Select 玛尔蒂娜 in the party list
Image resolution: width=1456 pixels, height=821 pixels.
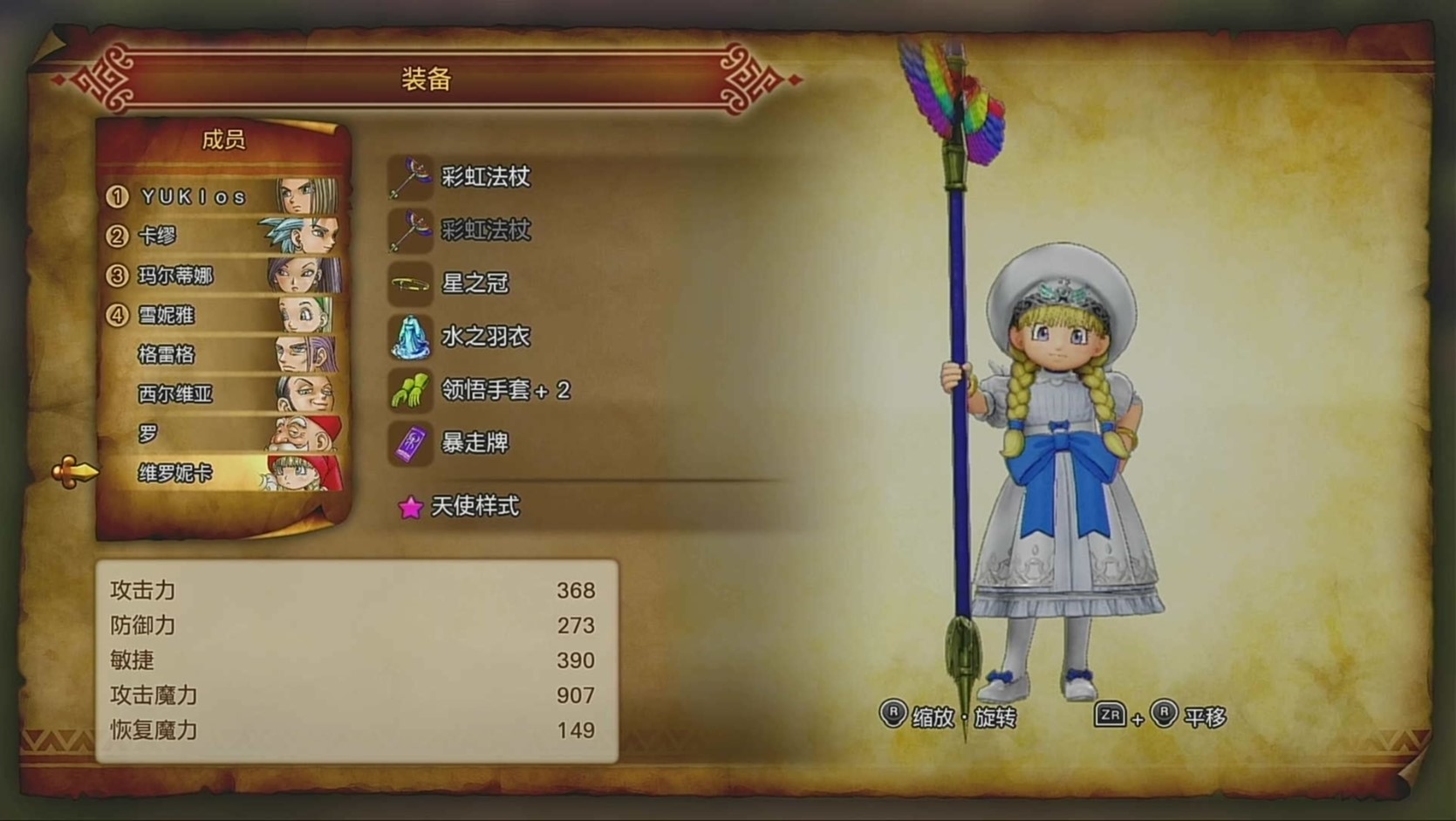pyautogui.click(x=222, y=276)
